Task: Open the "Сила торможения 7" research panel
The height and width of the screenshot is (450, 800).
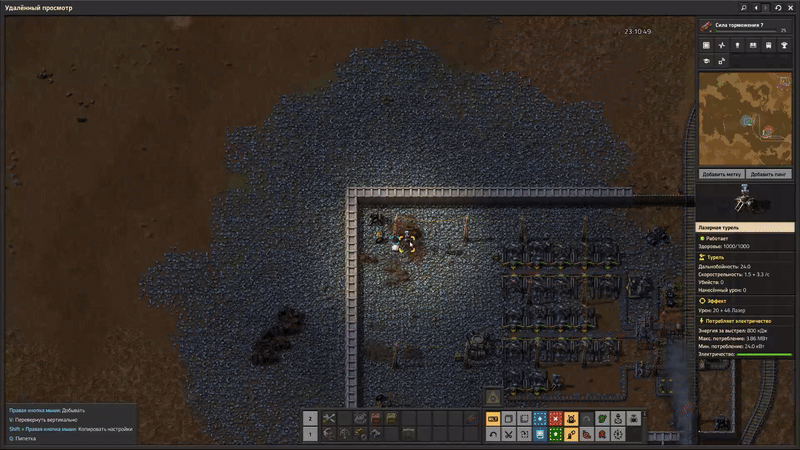Action: [x=746, y=27]
